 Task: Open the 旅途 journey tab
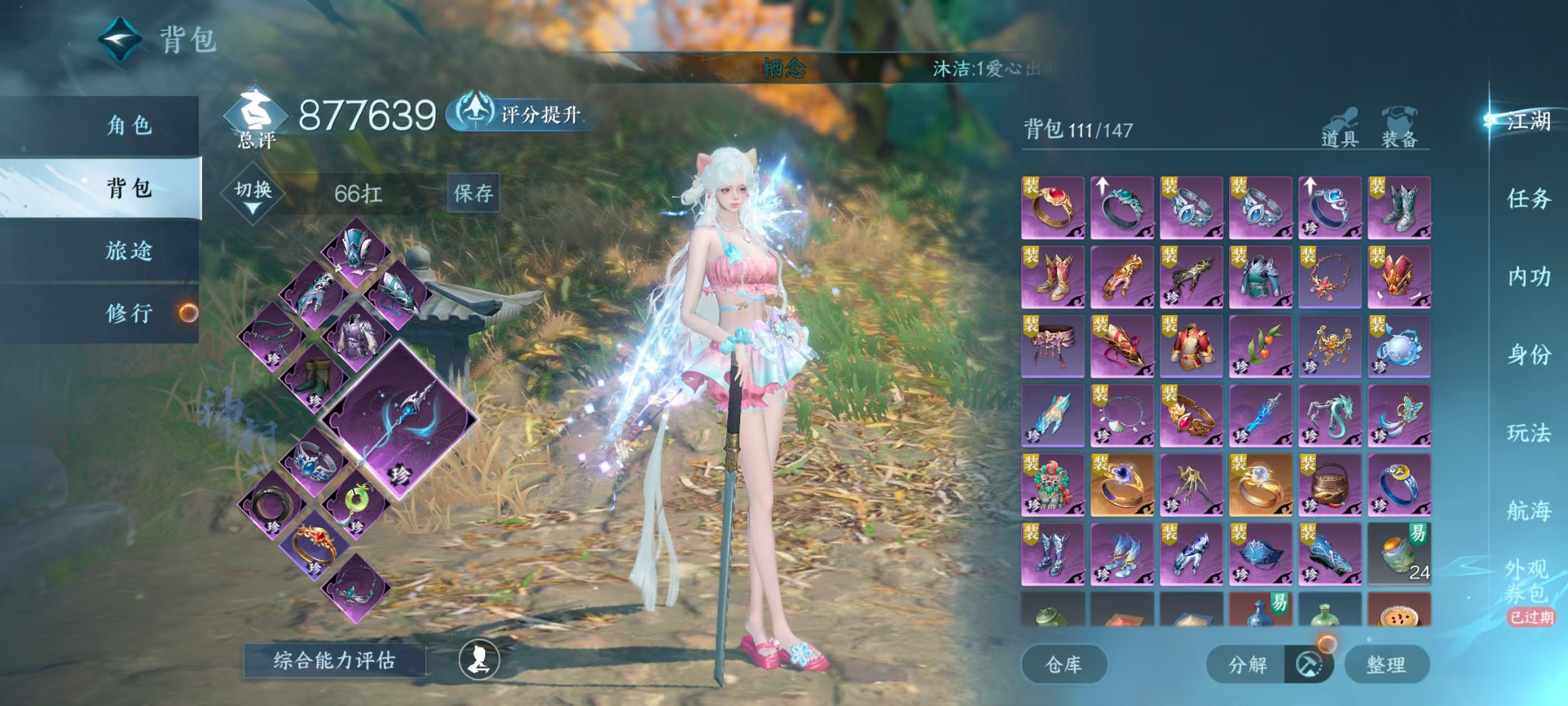(x=128, y=250)
